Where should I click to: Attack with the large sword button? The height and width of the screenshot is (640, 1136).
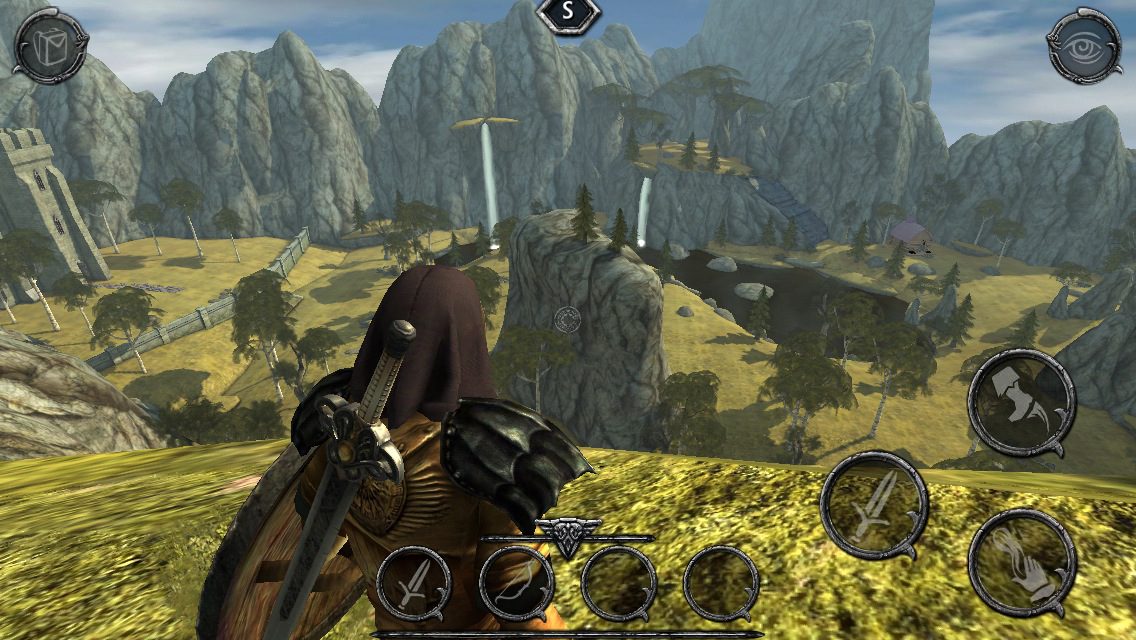[873, 505]
